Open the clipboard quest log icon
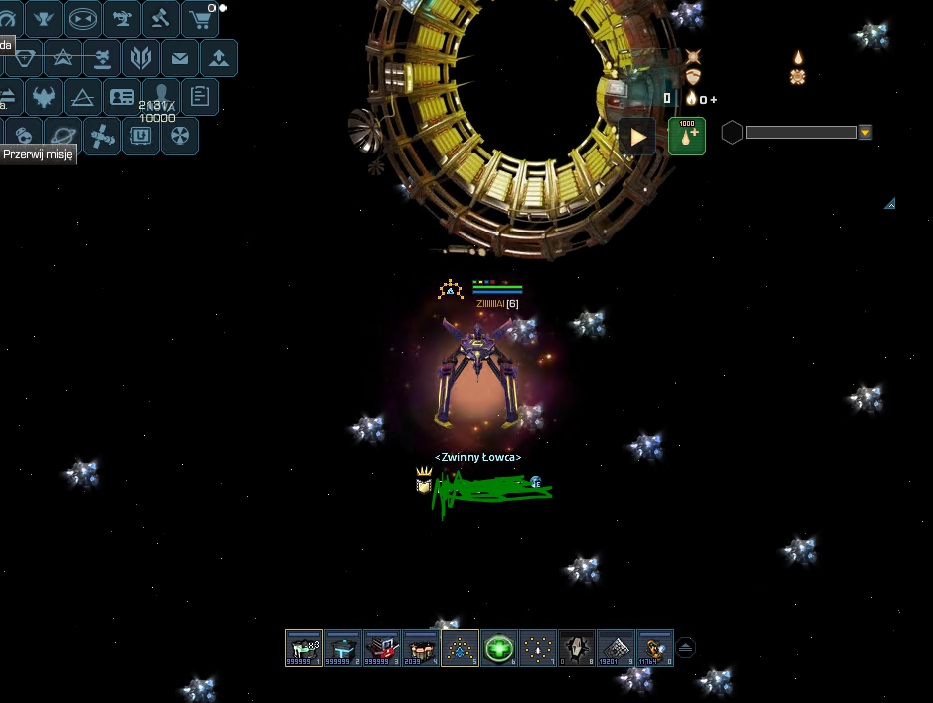Viewport: 933px width, 703px height. point(200,97)
